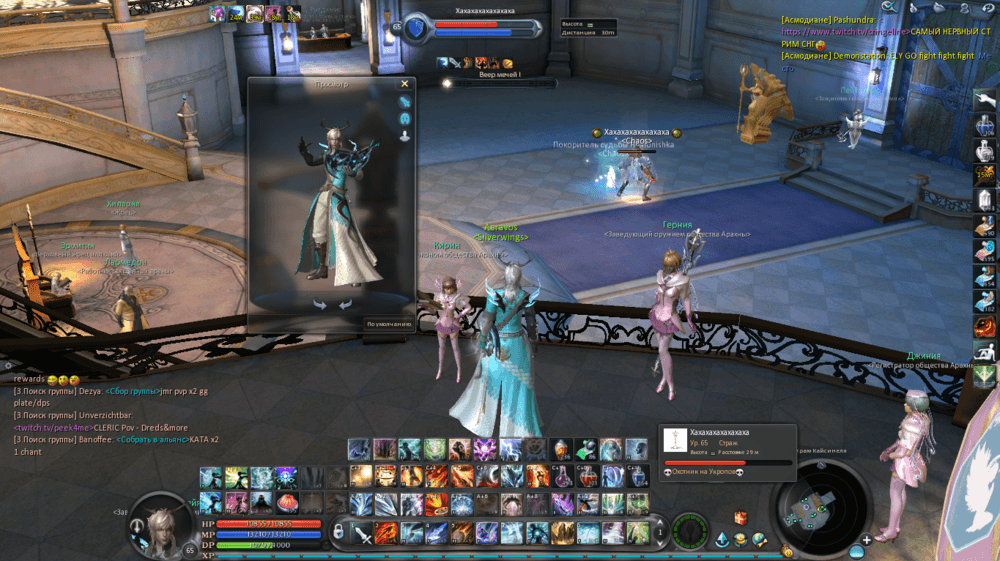Image resolution: width=1000 pixels, height=561 pixels.
Task: Open the gift box icon near the minimap
Action: [741, 517]
